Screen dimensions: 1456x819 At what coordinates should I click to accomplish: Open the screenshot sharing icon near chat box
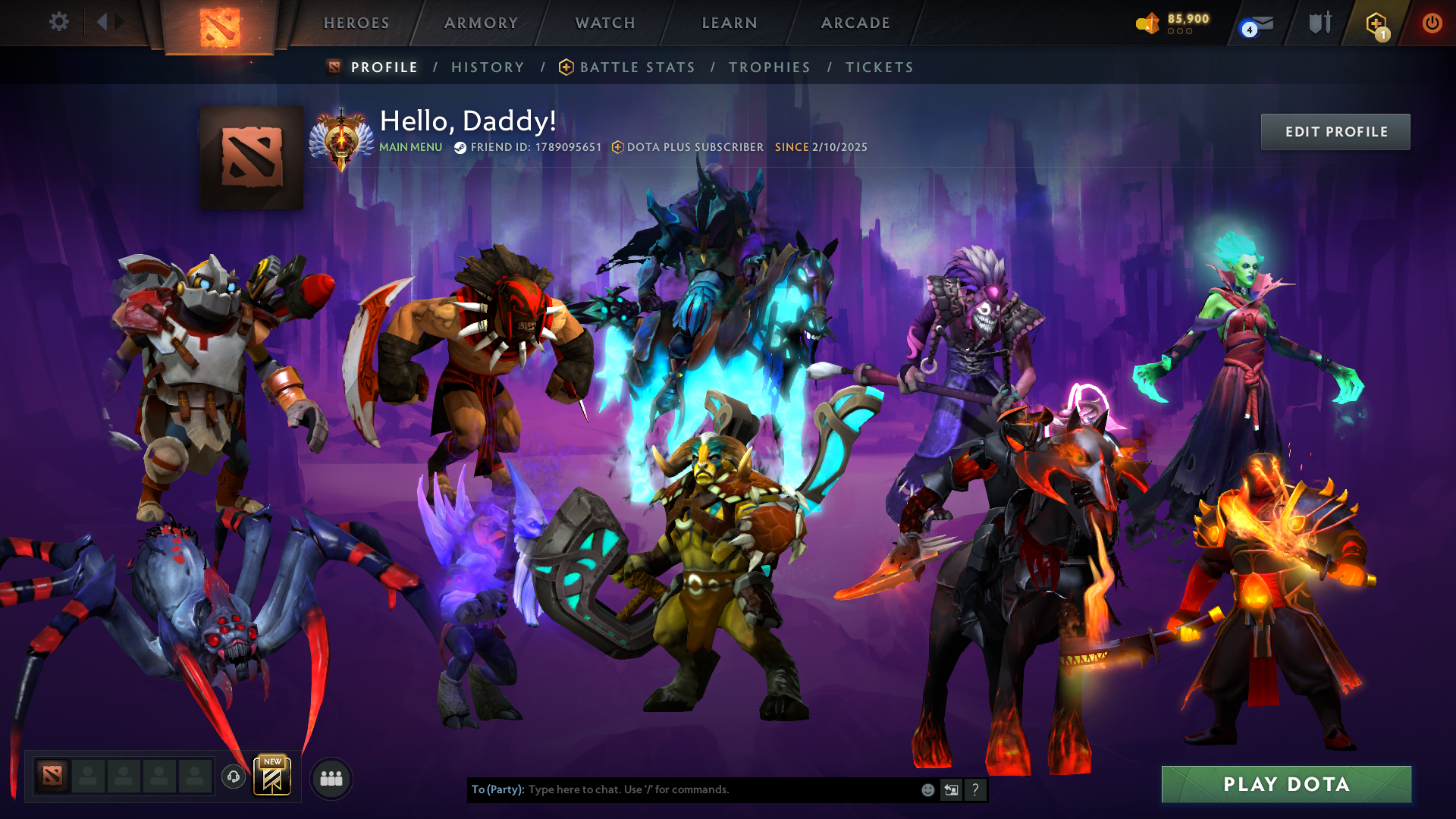(x=951, y=789)
